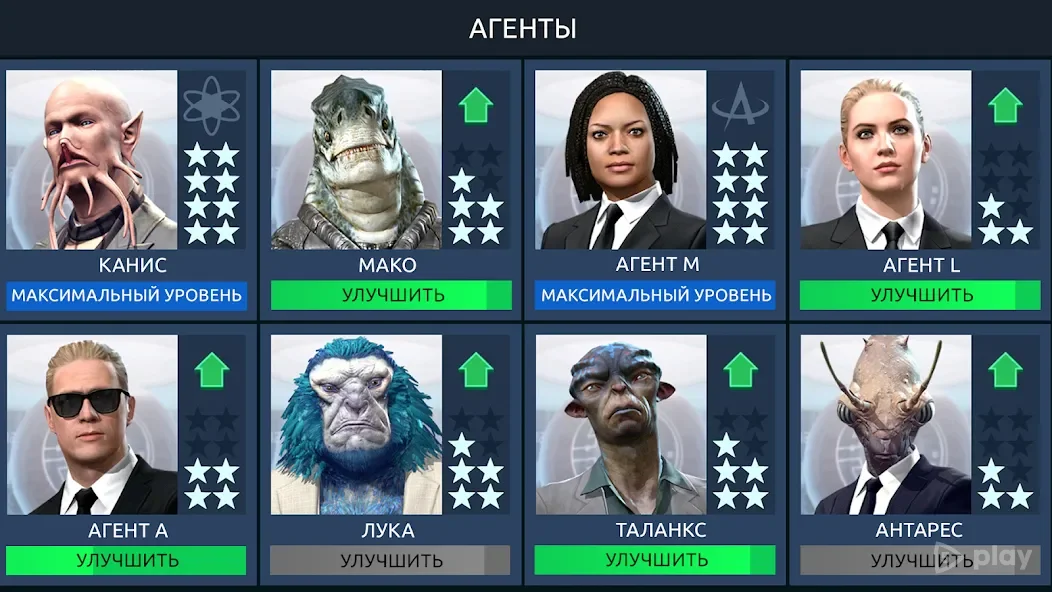The height and width of the screenshot is (592, 1052).
Task: Click greyed Улучшить under Лука
Action: coord(391,560)
